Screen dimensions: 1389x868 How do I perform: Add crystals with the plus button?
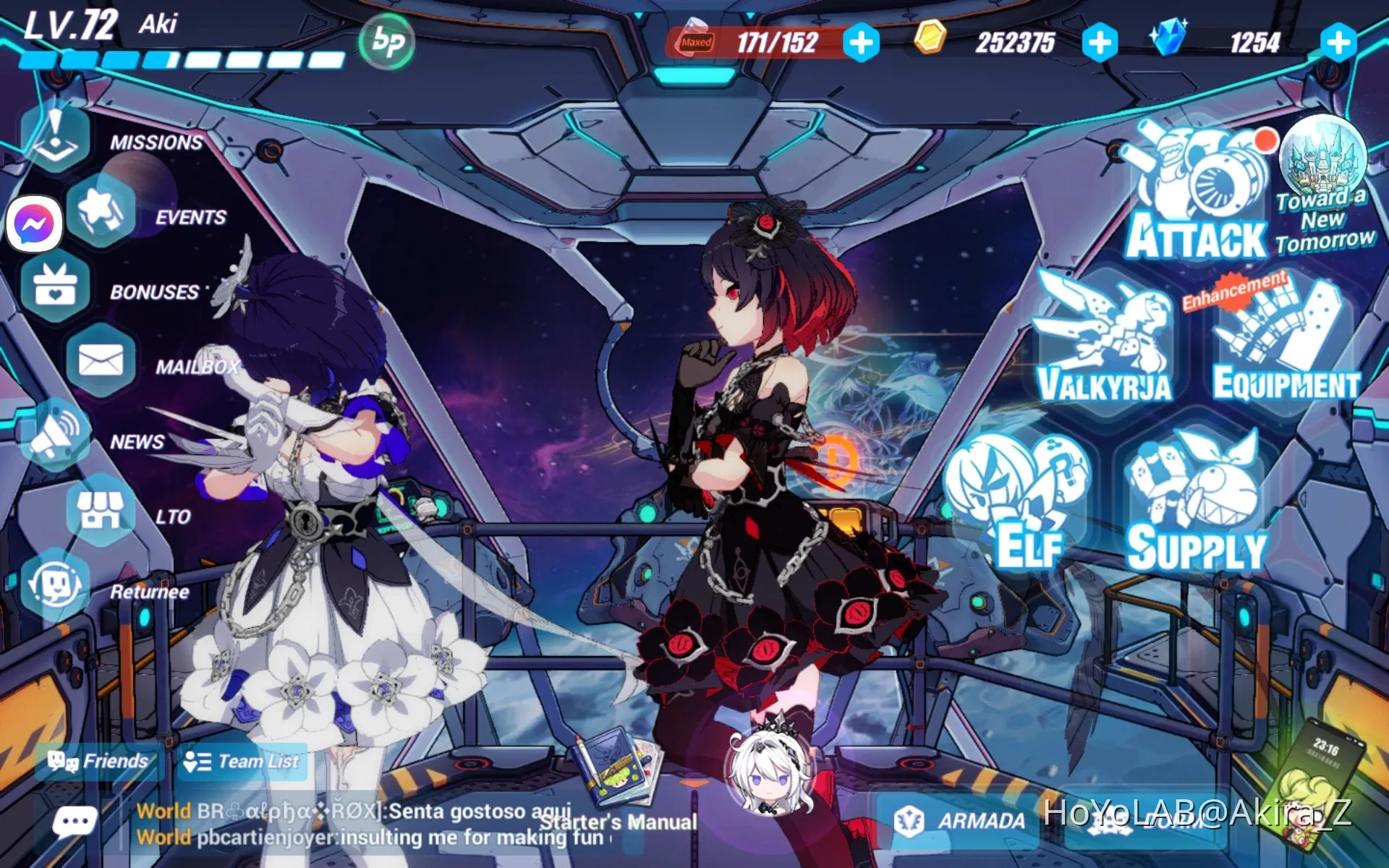coord(1338,41)
